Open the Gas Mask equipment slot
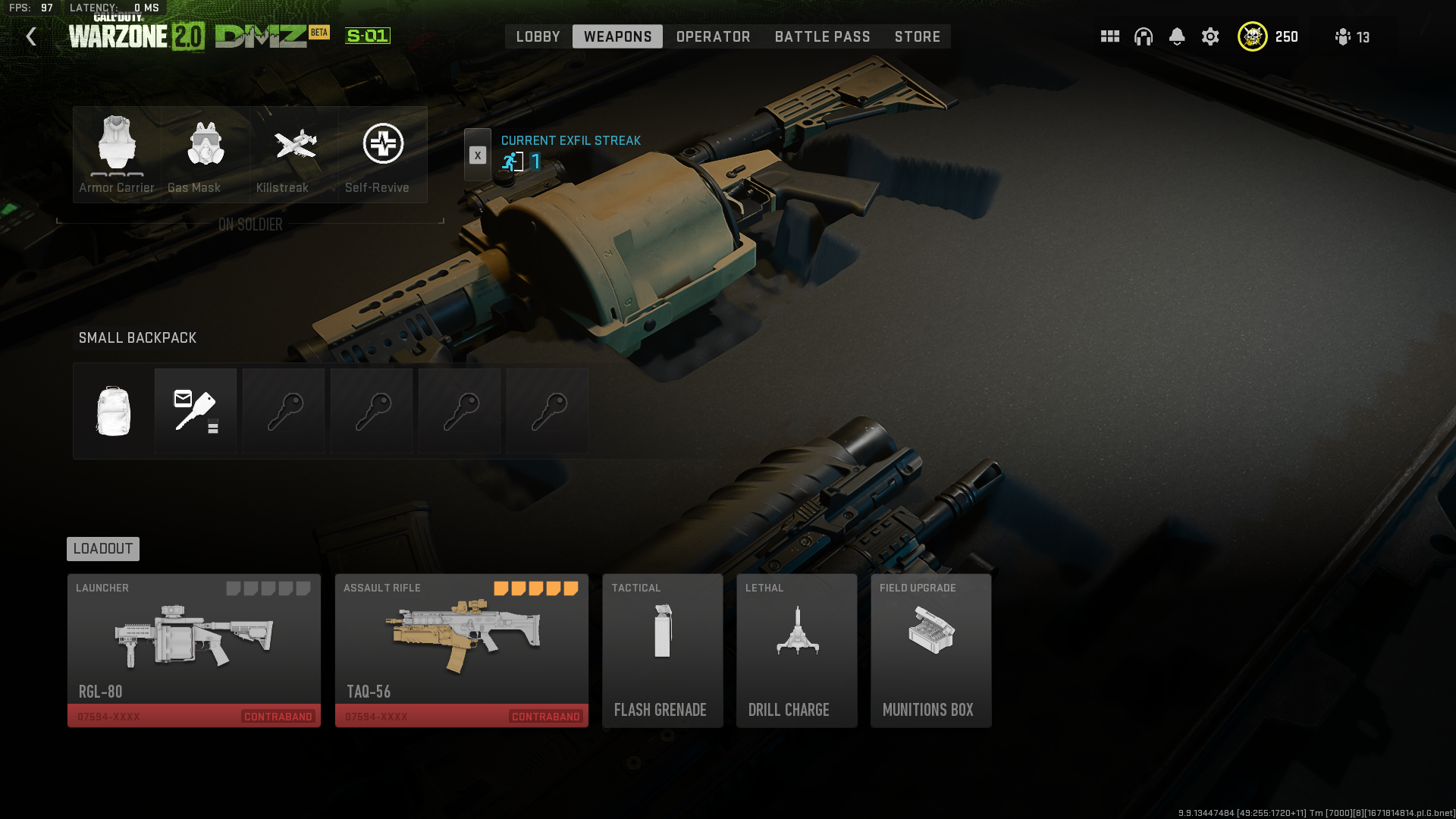 pyautogui.click(x=205, y=152)
